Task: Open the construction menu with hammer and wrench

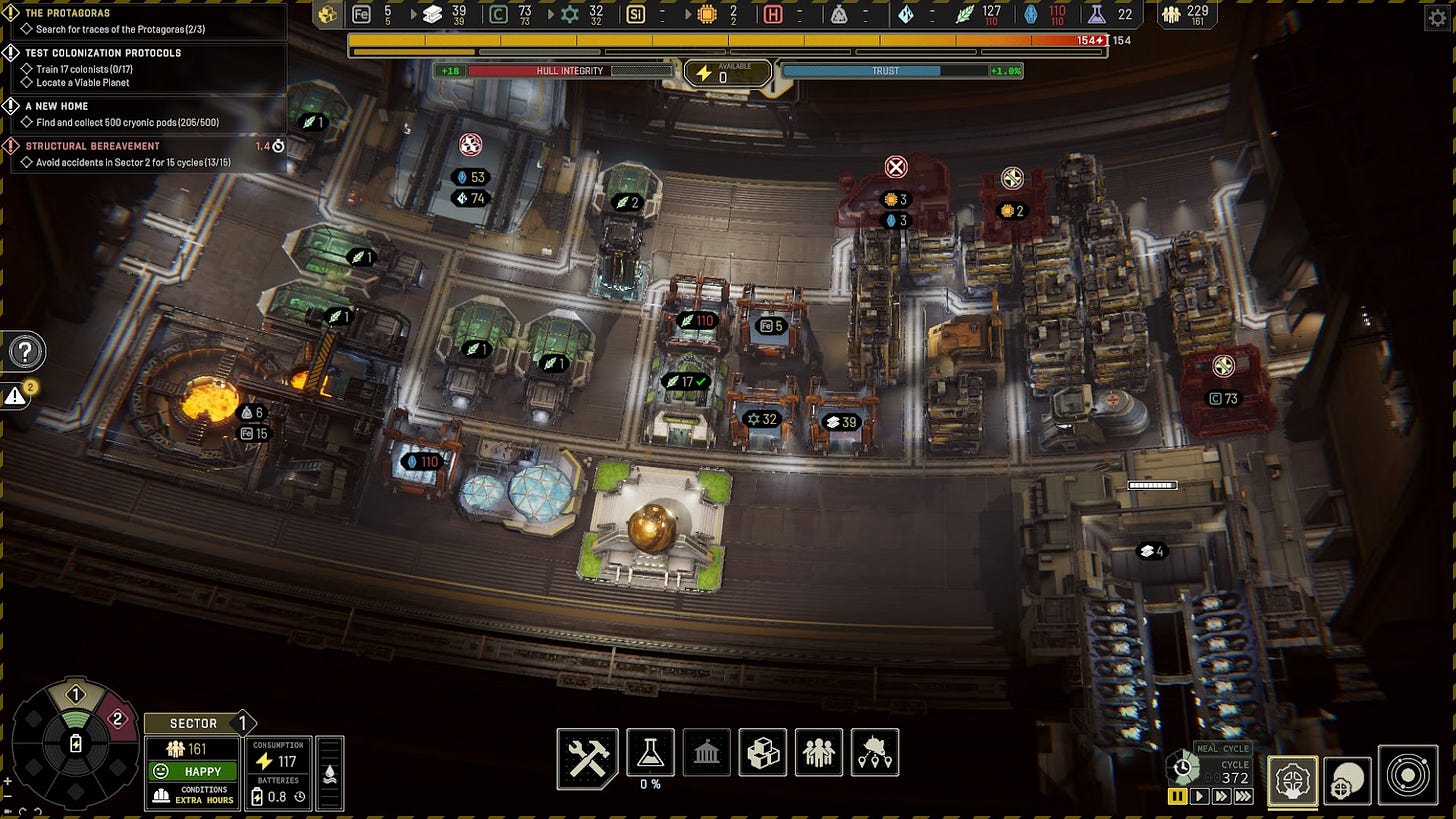Action: pyautogui.click(x=587, y=758)
